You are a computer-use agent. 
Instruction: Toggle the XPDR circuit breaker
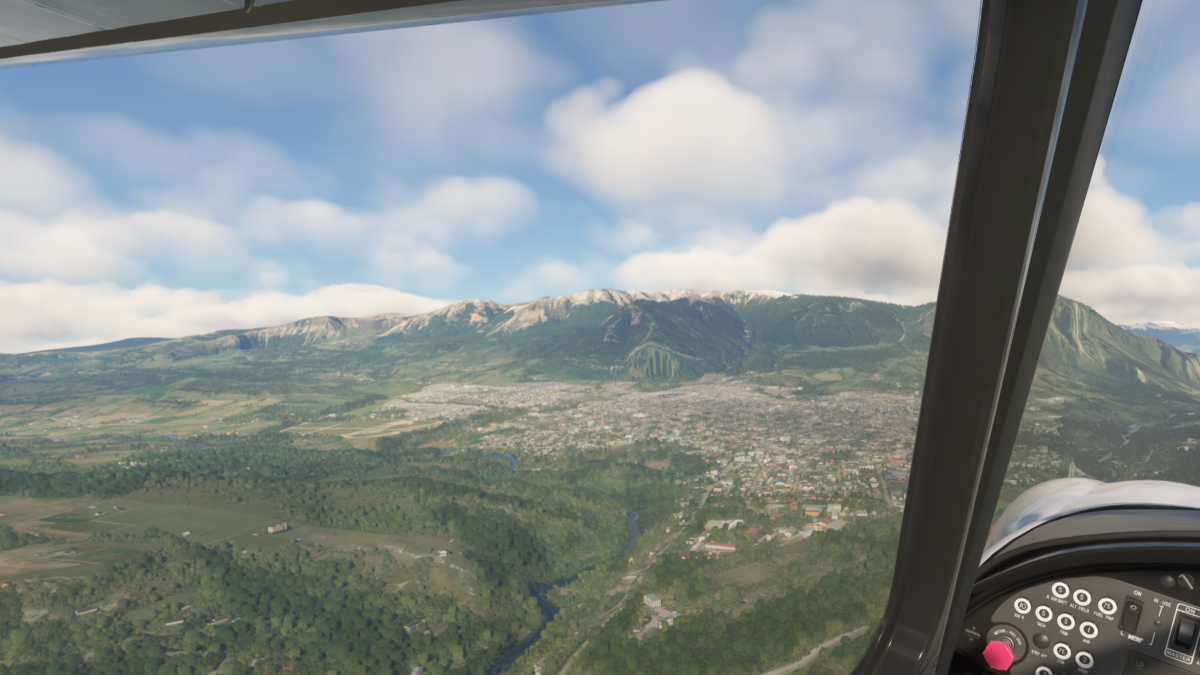tap(1084, 660)
